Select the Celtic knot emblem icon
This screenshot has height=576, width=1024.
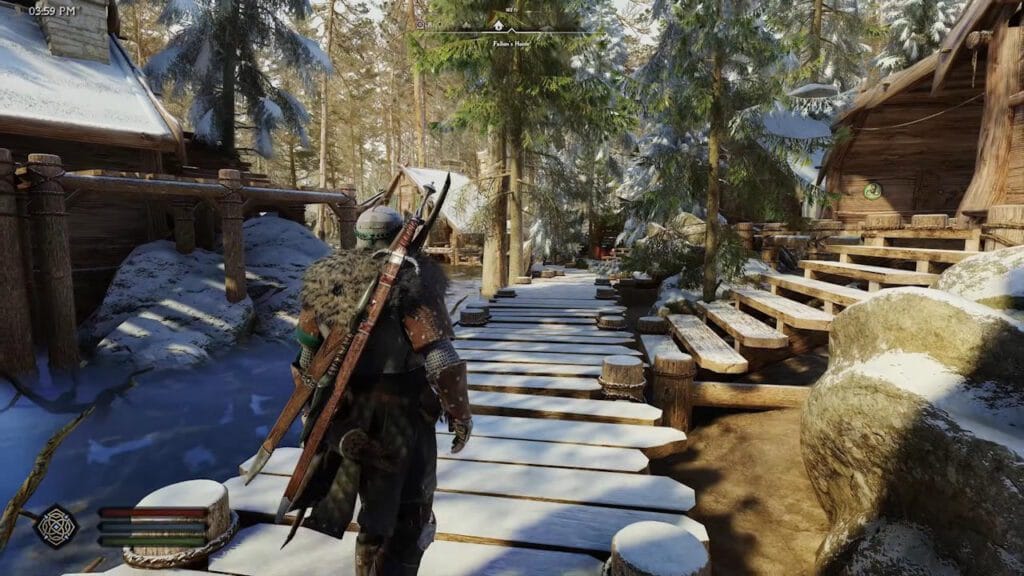pos(56,525)
